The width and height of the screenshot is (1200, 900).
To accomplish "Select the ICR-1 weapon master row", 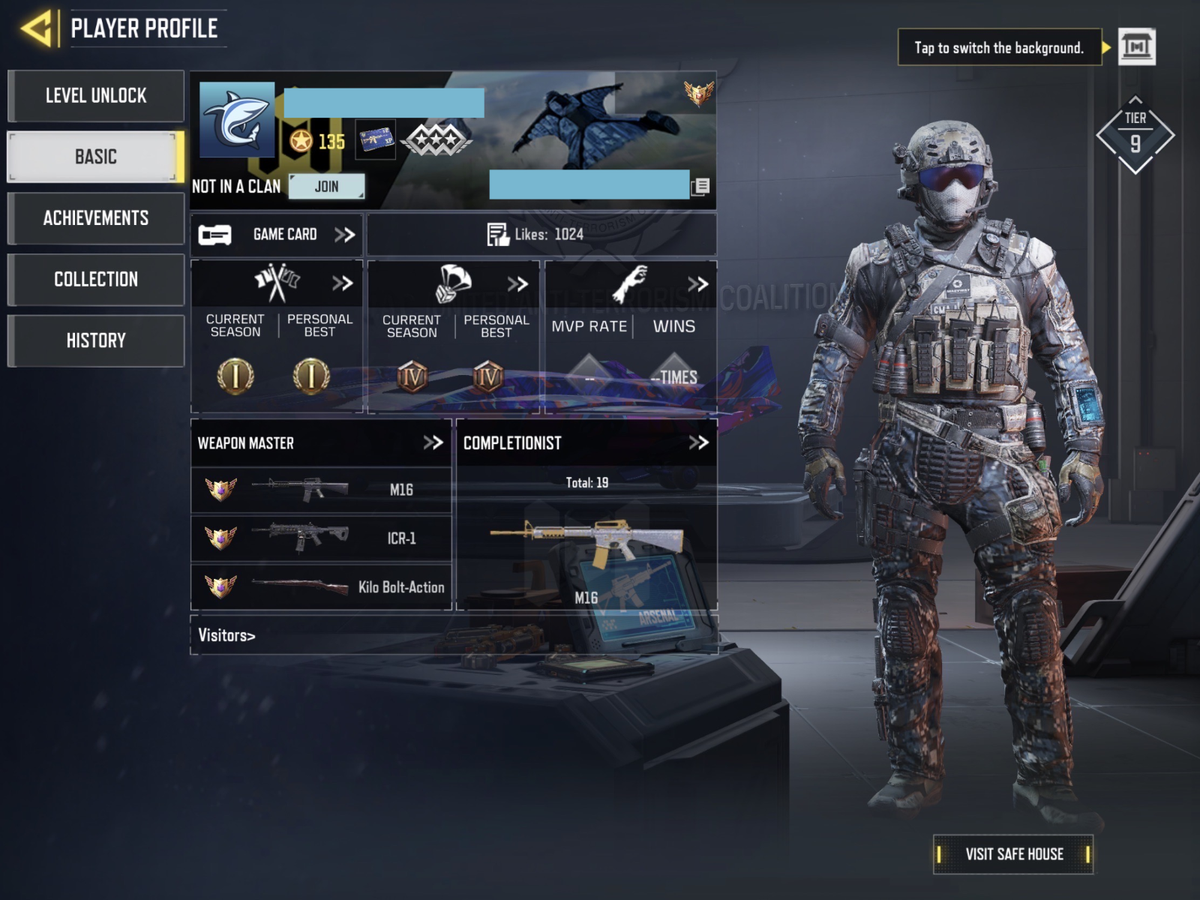I will (x=320, y=538).
